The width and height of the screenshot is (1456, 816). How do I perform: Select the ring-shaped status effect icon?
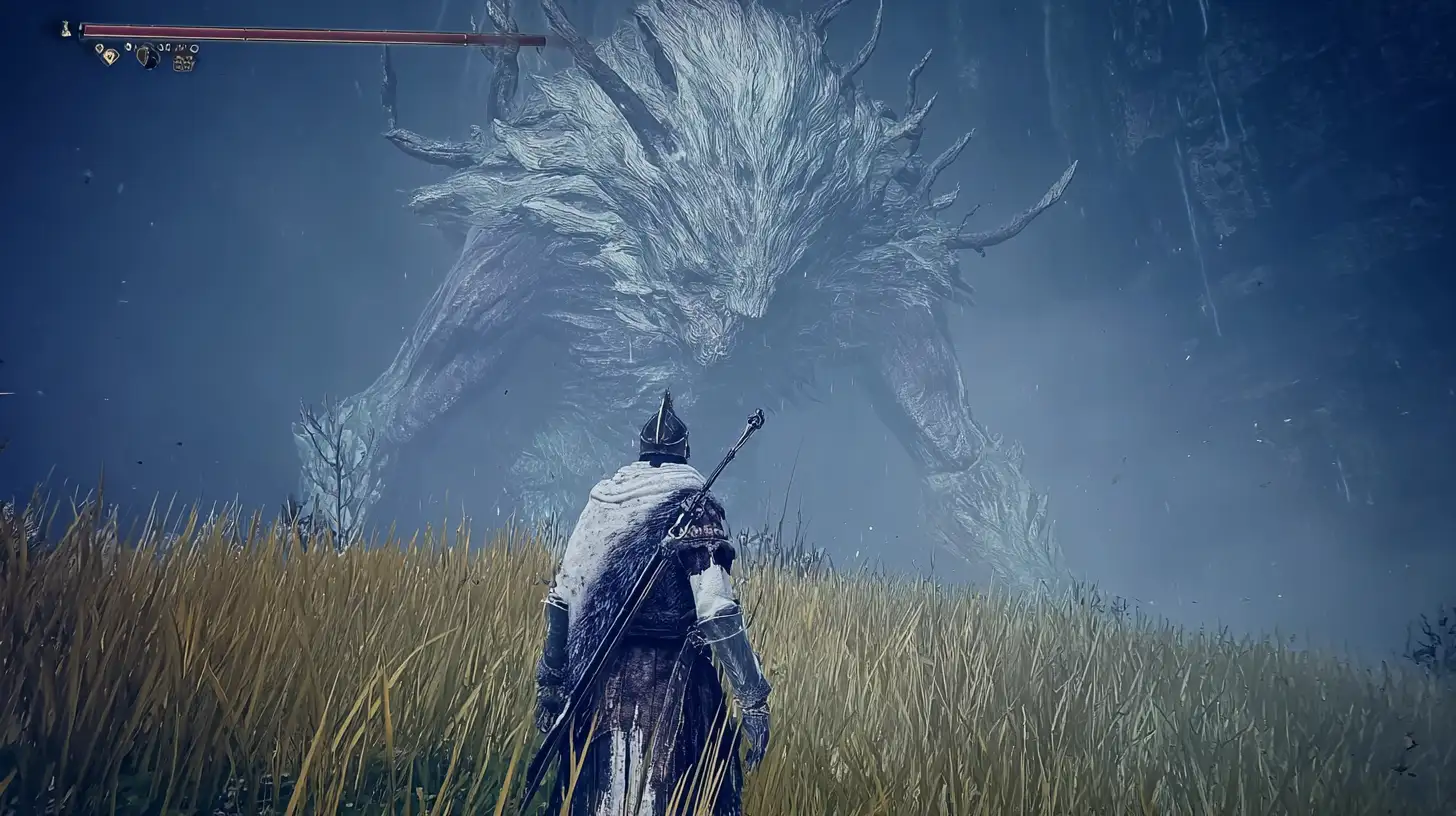coord(194,48)
